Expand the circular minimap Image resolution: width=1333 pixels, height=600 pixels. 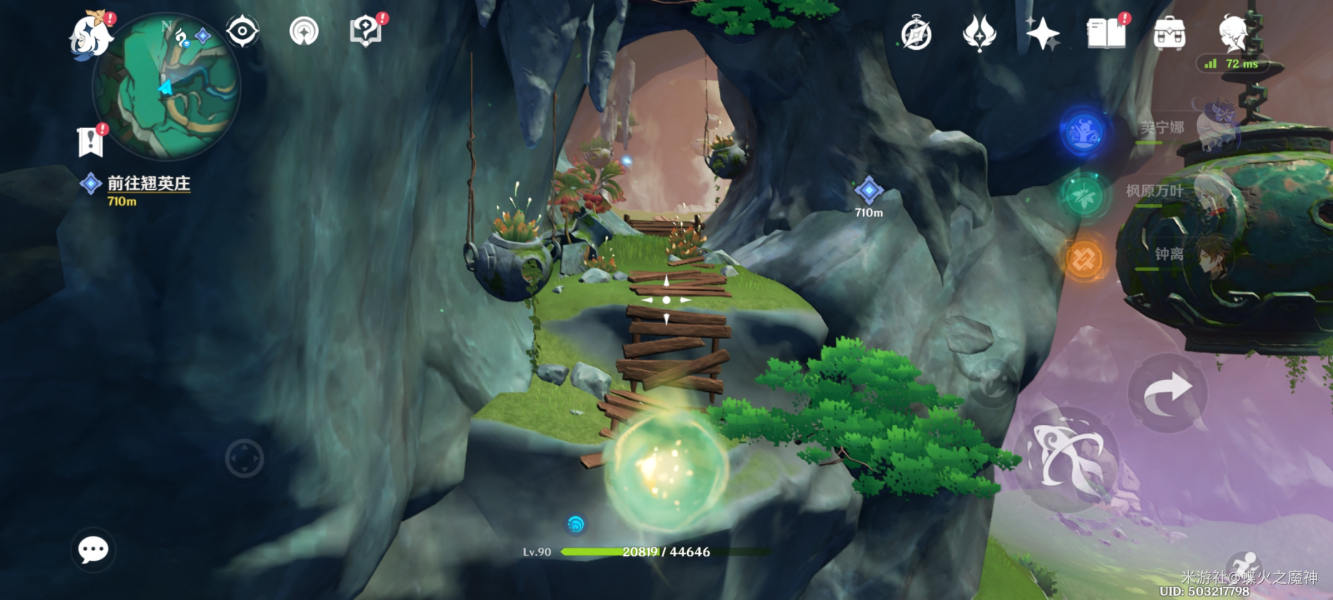point(166,86)
